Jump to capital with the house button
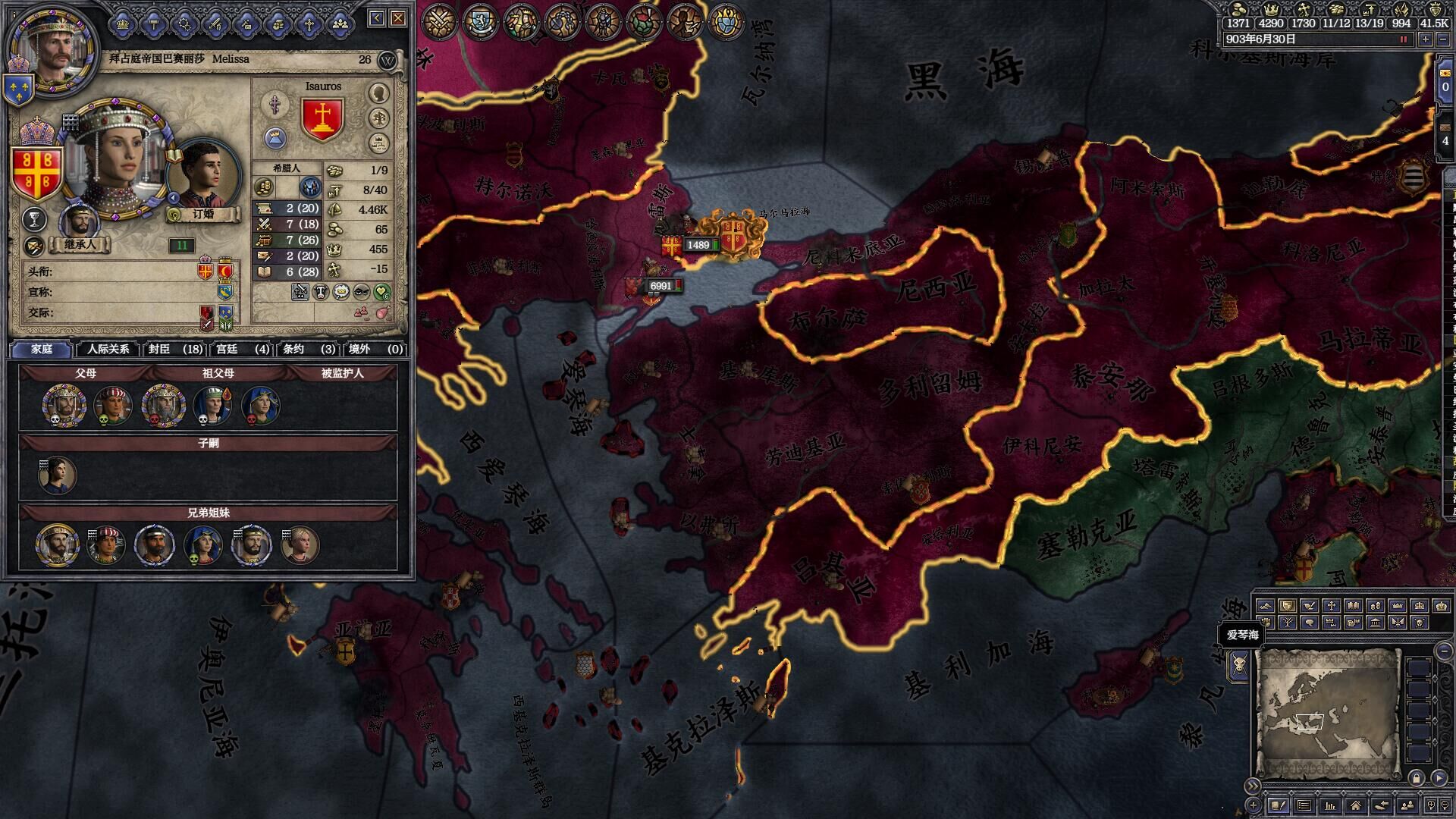The height and width of the screenshot is (819, 1456). (x=1355, y=805)
